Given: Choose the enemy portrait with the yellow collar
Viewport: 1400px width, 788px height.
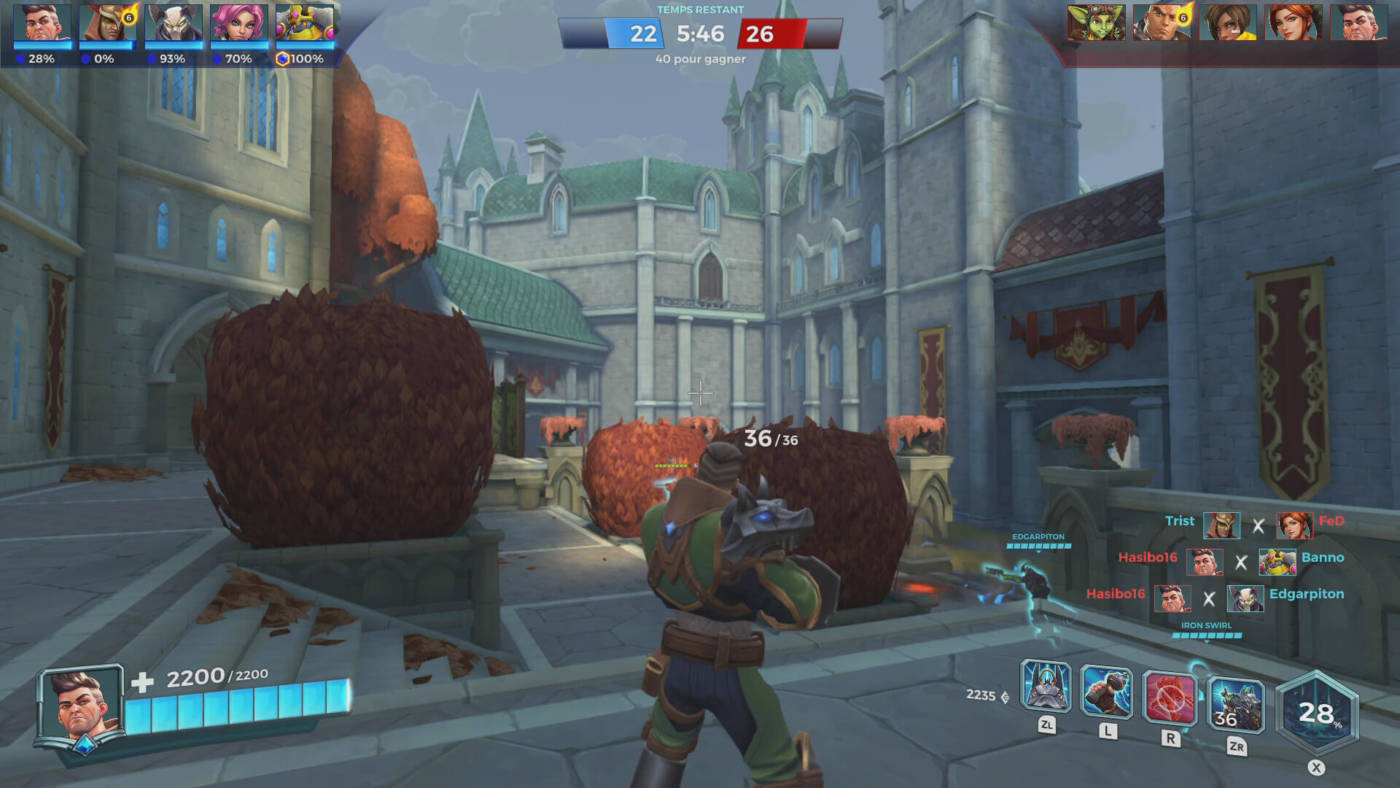Looking at the screenshot, I should pyautogui.click(x=1228, y=22).
